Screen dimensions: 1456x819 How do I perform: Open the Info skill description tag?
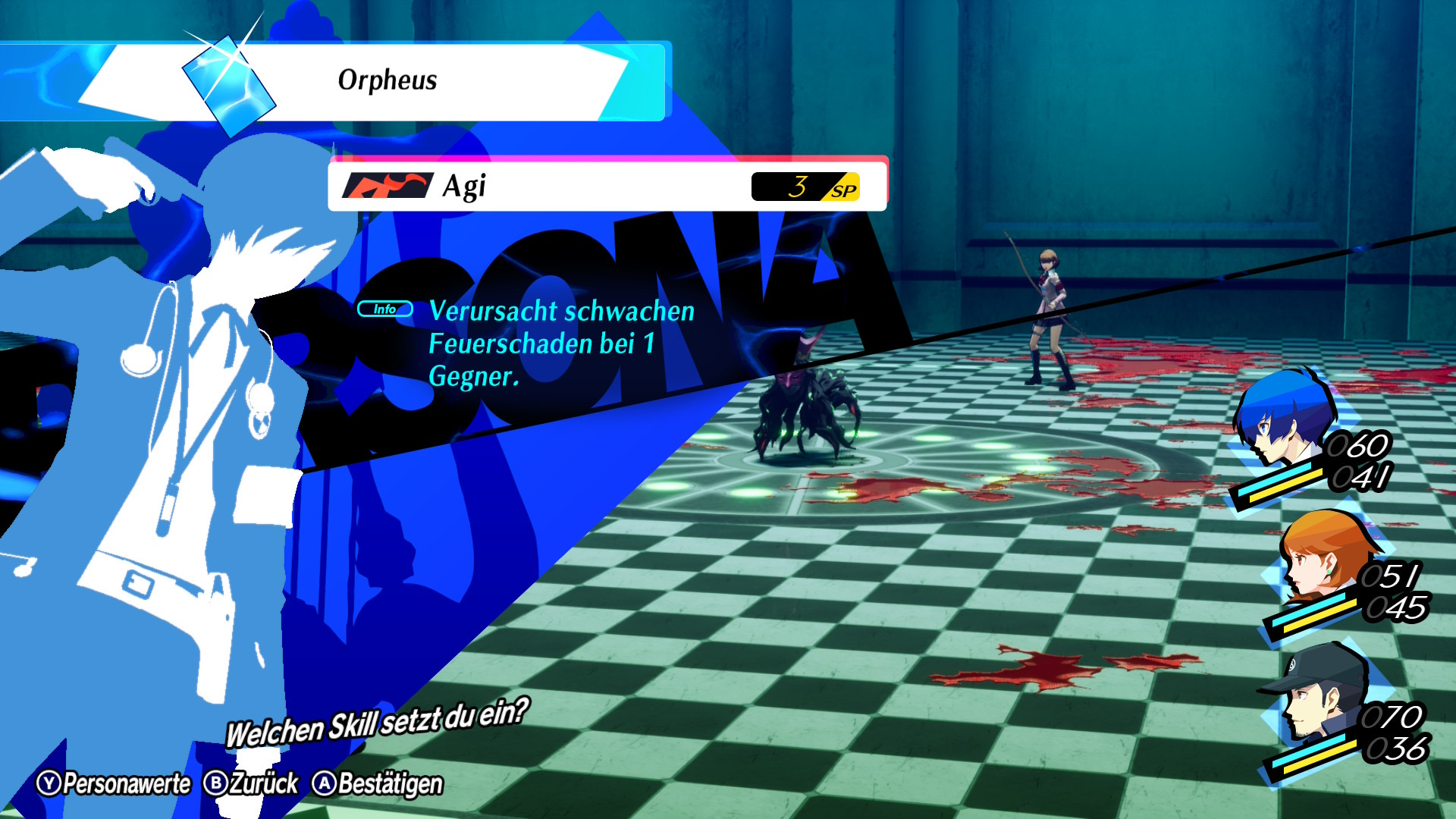(x=384, y=309)
